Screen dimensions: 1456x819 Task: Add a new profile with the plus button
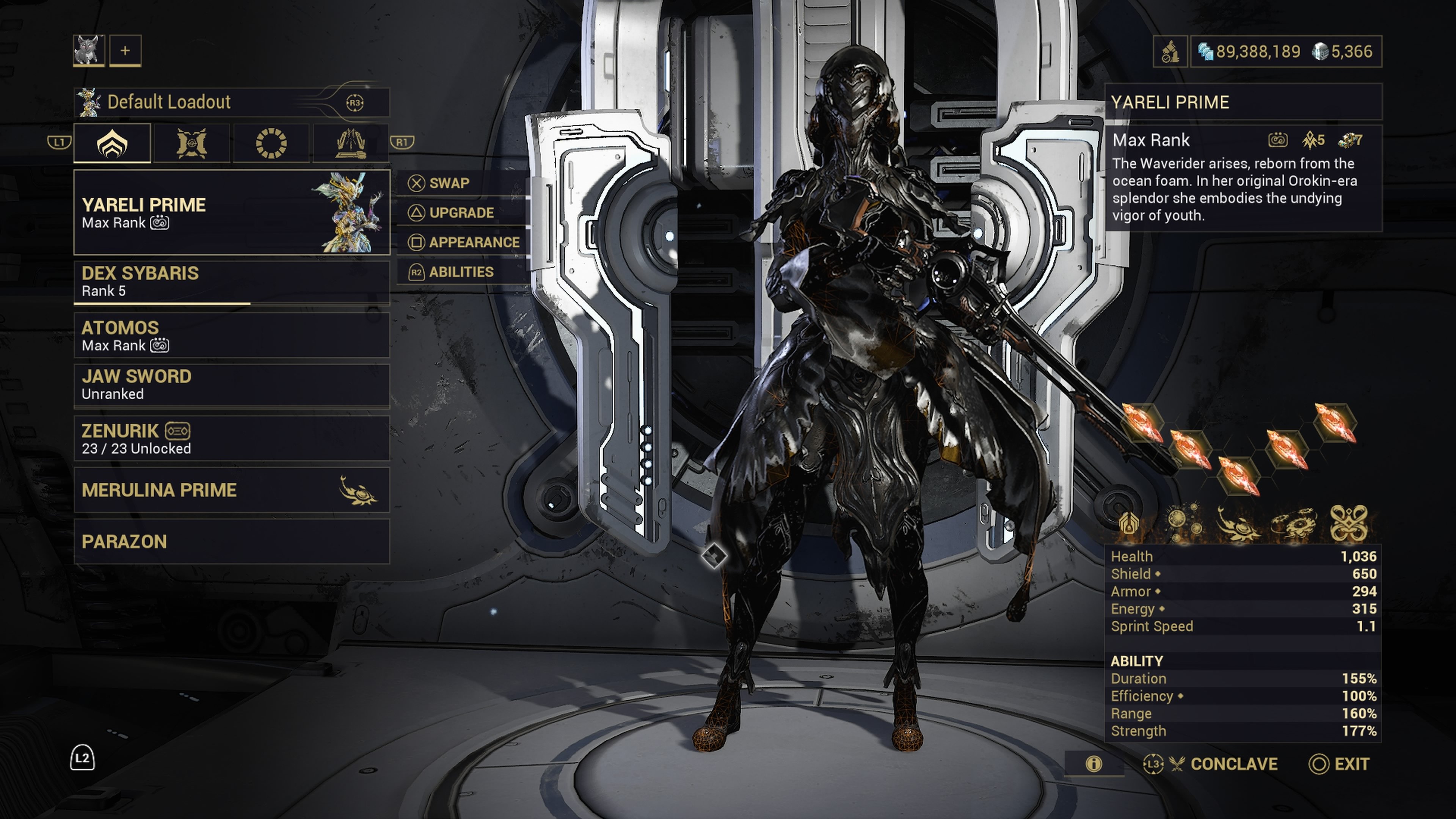(x=125, y=51)
